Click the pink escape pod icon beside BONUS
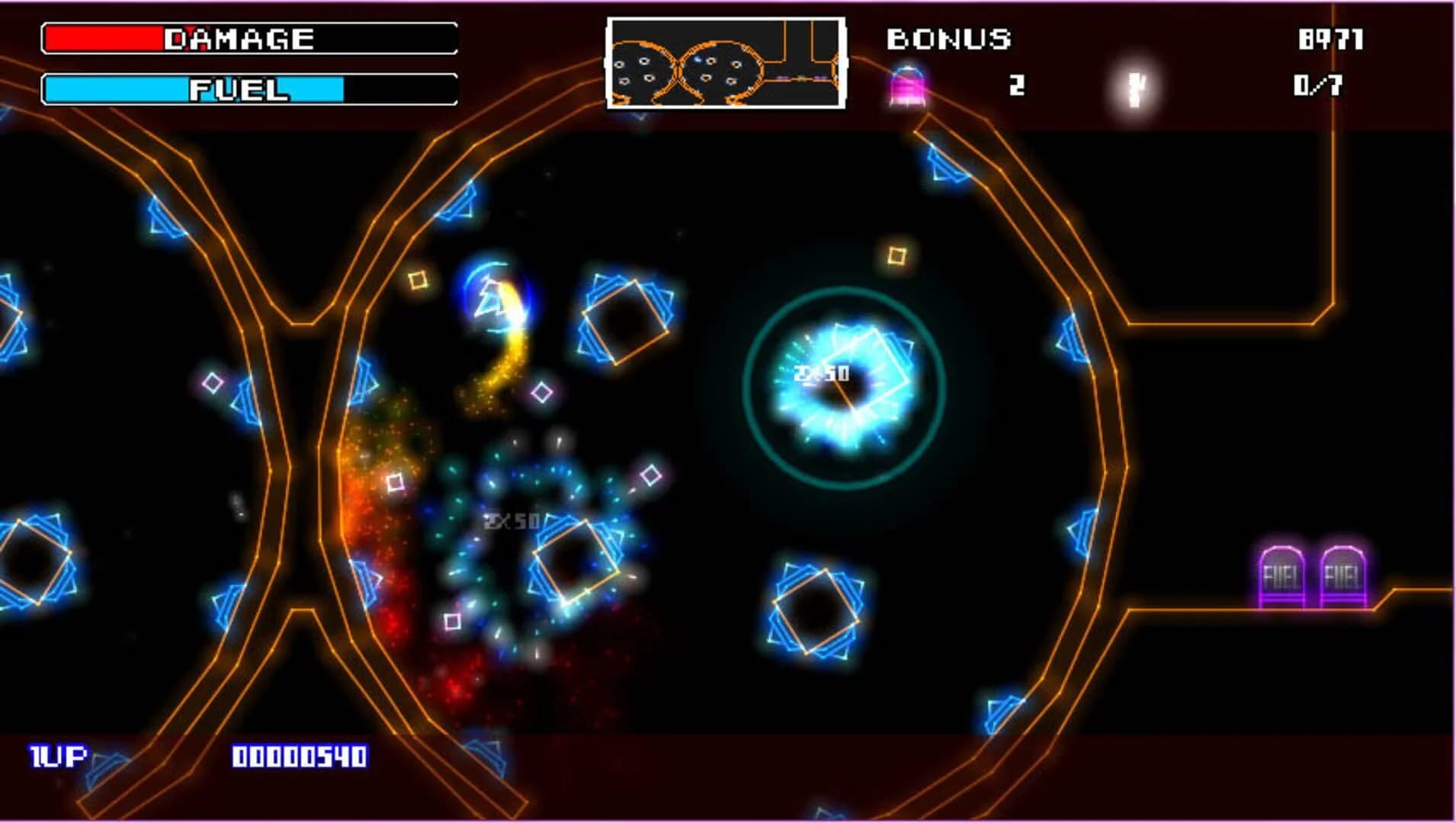 tap(906, 86)
